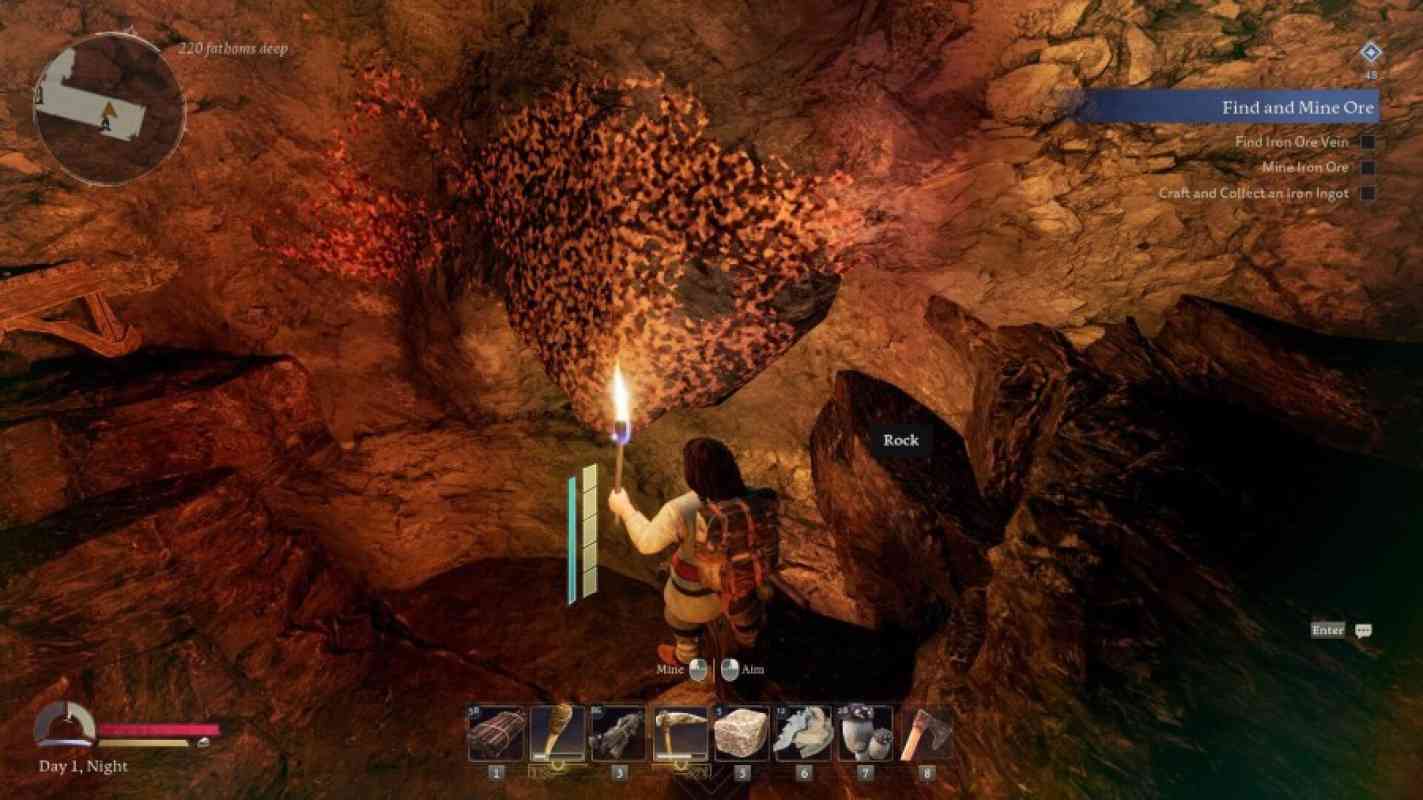Equip the torch from hotbar slot 2

click(557, 732)
